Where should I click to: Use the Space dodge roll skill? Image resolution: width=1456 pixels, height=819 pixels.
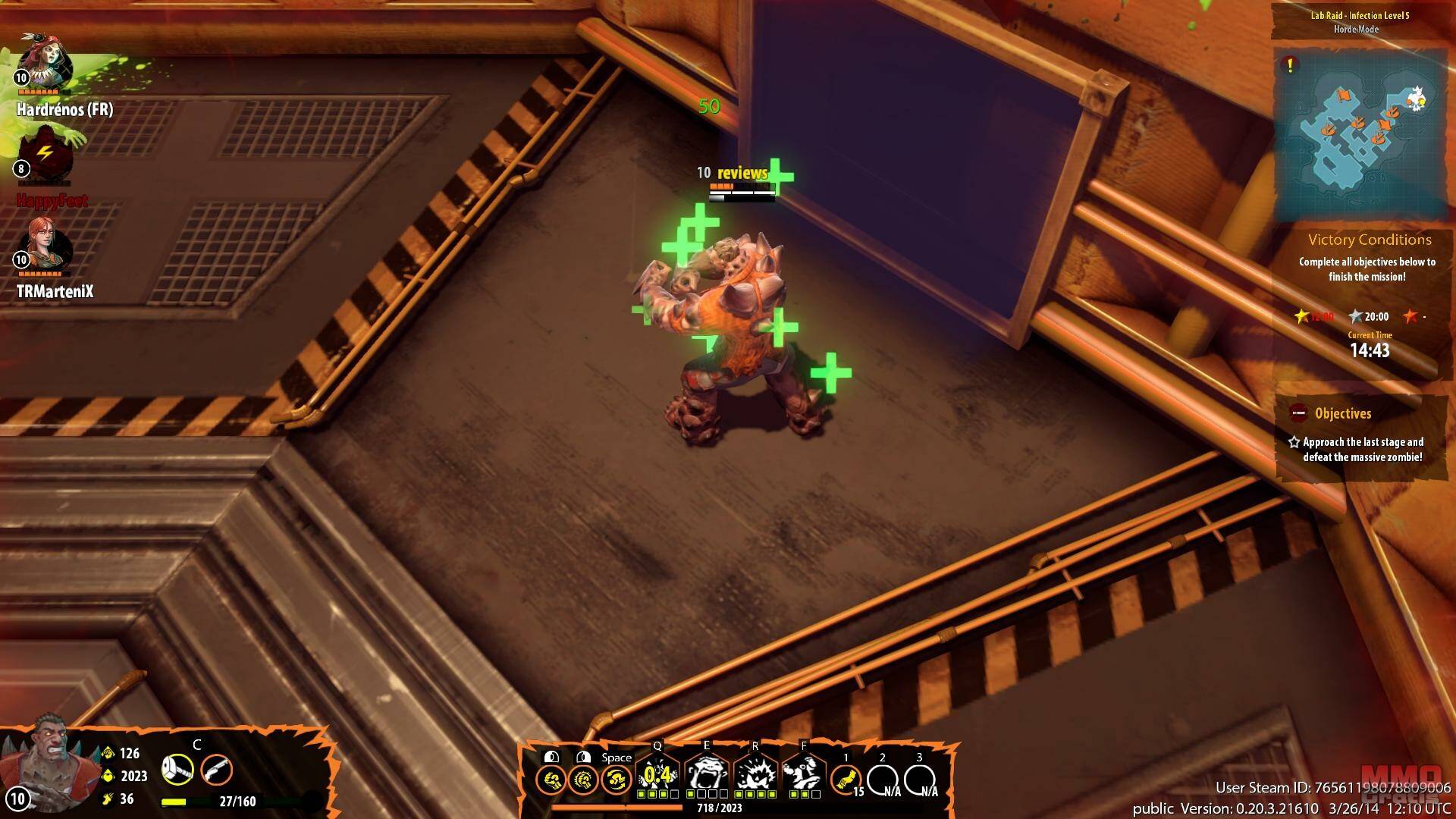click(x=617, y=779)
